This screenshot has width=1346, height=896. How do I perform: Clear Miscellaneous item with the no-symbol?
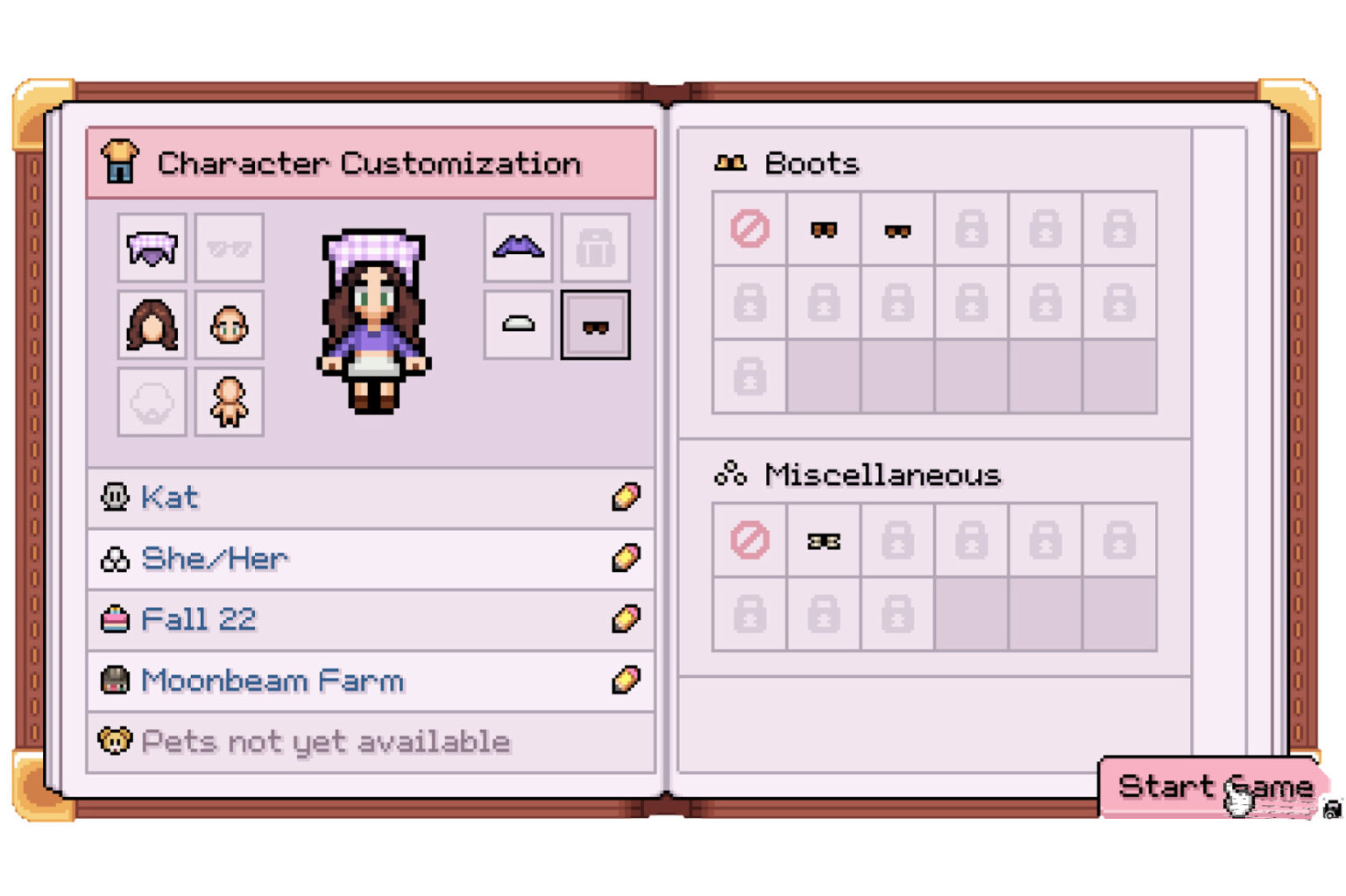[x=748, y=540]
